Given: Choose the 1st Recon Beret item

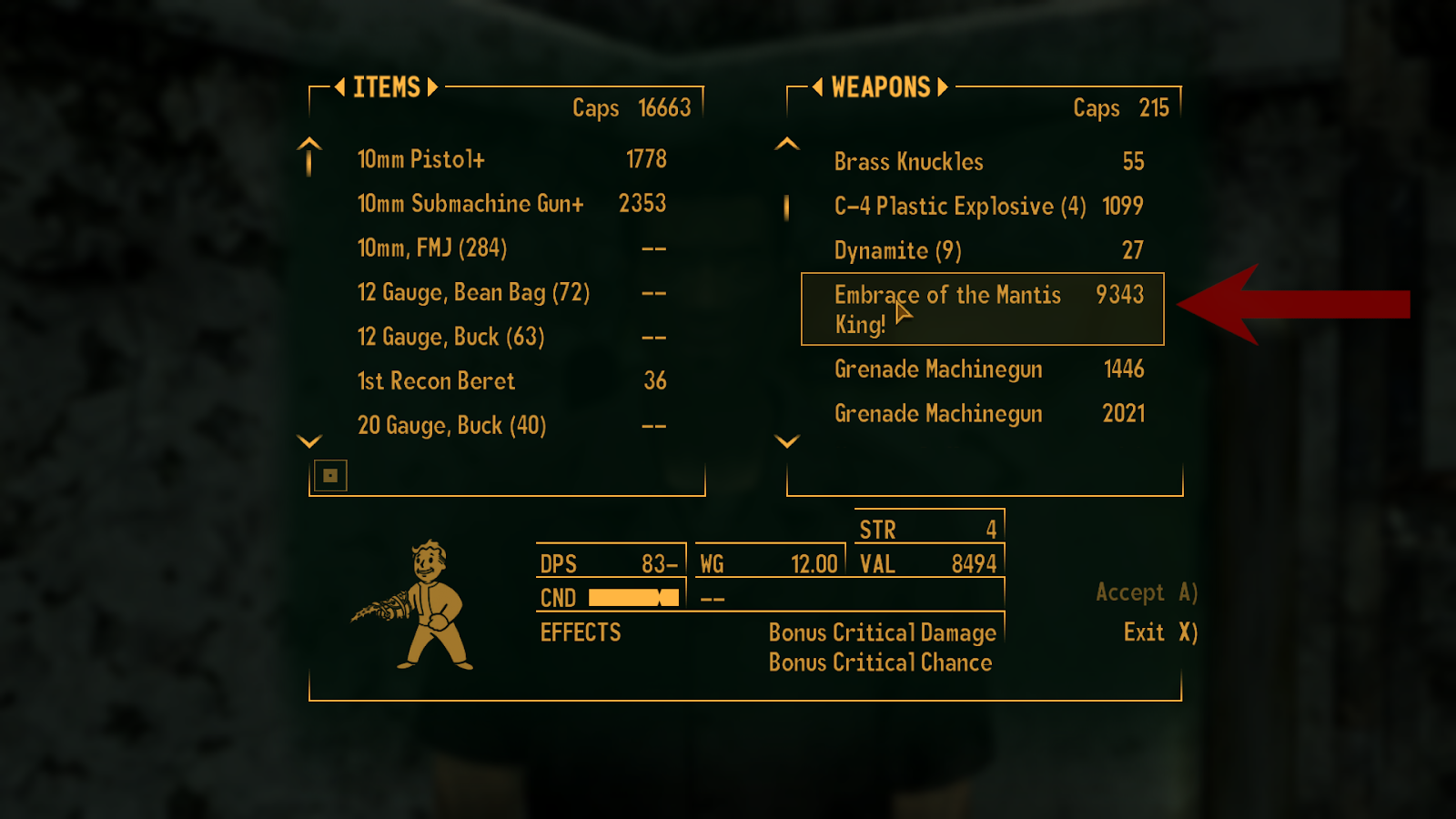Looking at the screenshot, I should tap(510, 381).
